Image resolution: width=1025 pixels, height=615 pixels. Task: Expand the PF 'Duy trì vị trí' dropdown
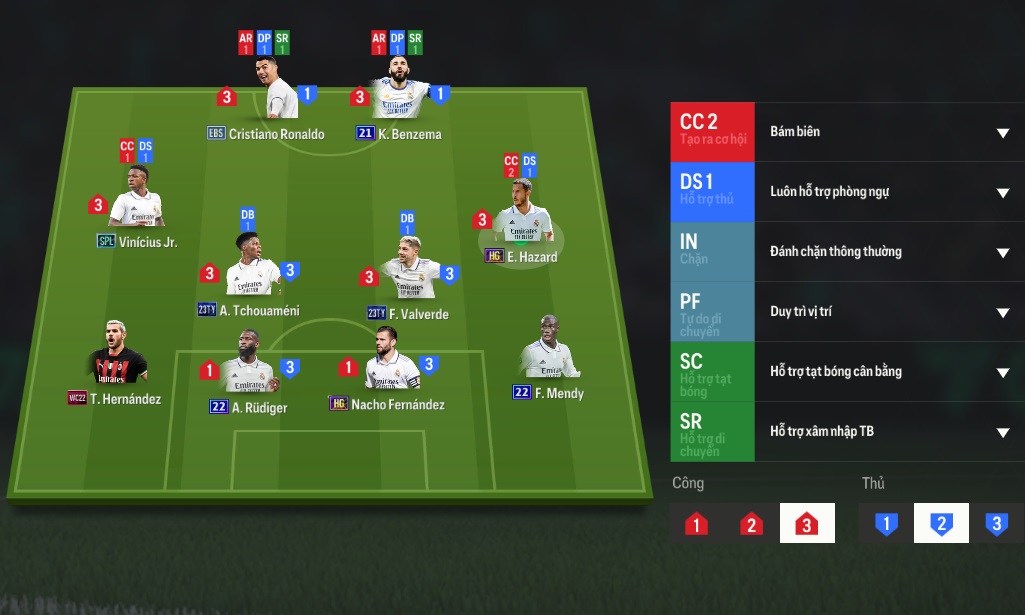pyautogui.click(x=1002, y=313)
